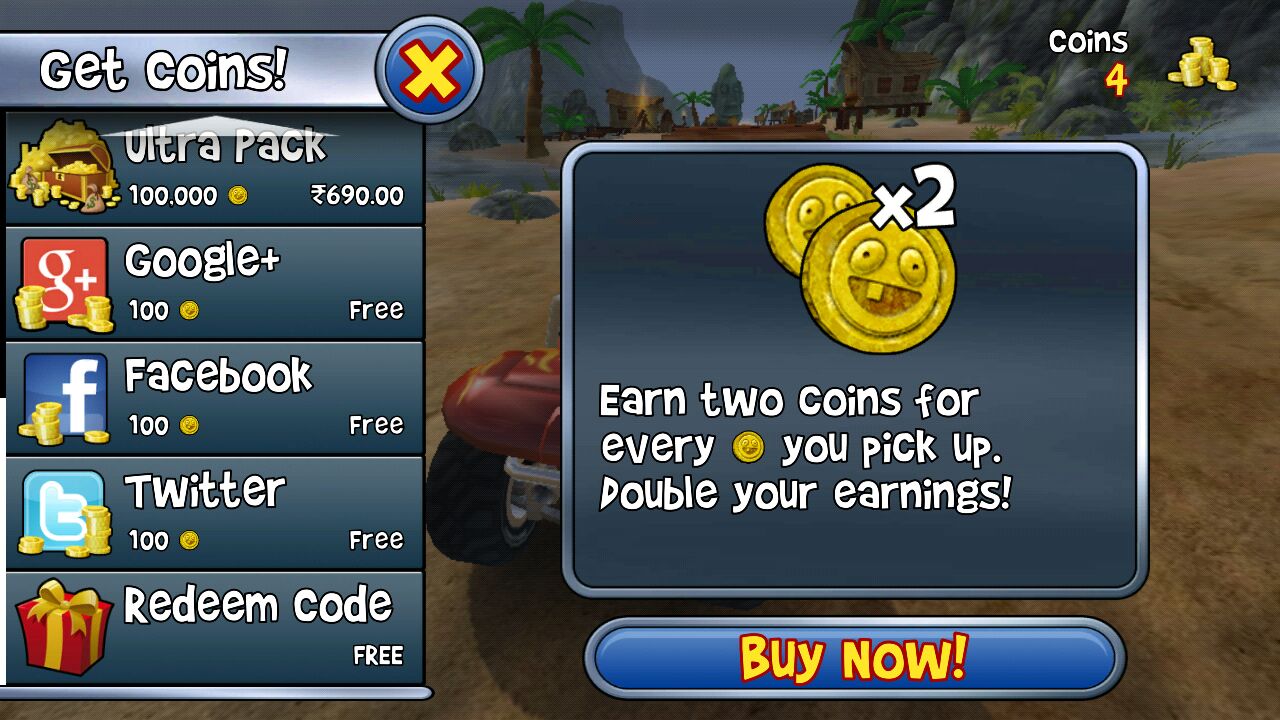Click the Twitter bird icon
Screen dimensions: 1280x720
pyautogui.click(x=62, y=498)
